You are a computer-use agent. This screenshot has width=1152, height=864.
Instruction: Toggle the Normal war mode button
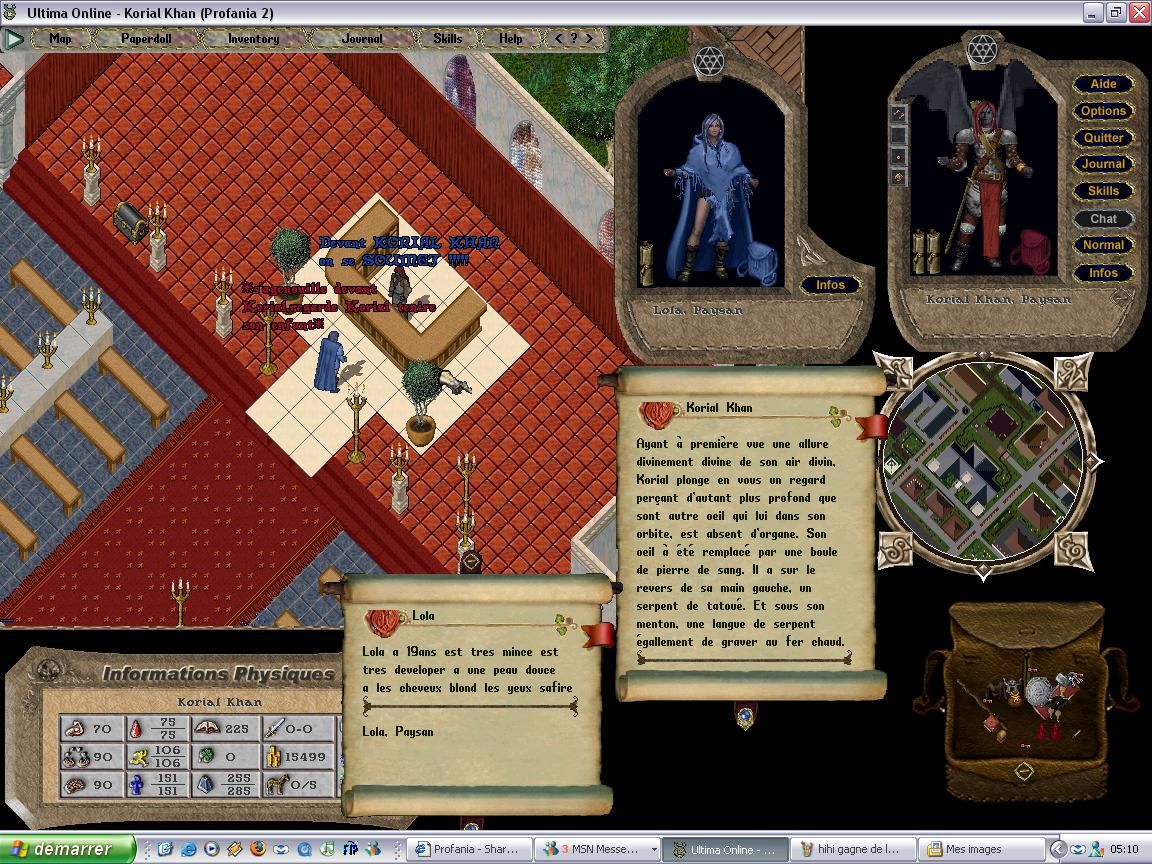click(1103, 245)
